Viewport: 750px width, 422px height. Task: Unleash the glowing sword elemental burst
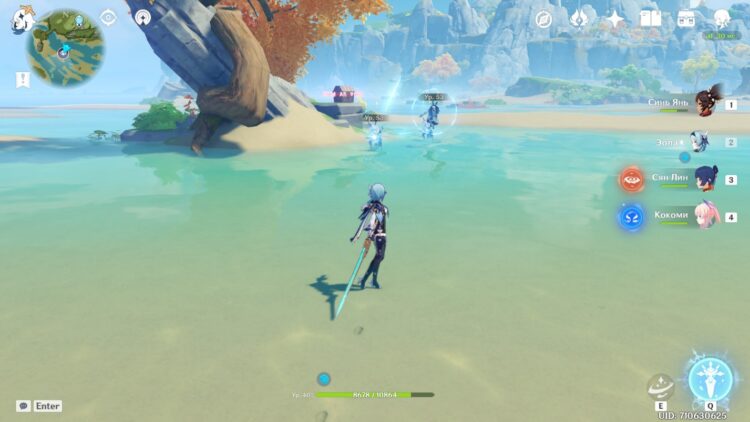(x=710, y=380)
